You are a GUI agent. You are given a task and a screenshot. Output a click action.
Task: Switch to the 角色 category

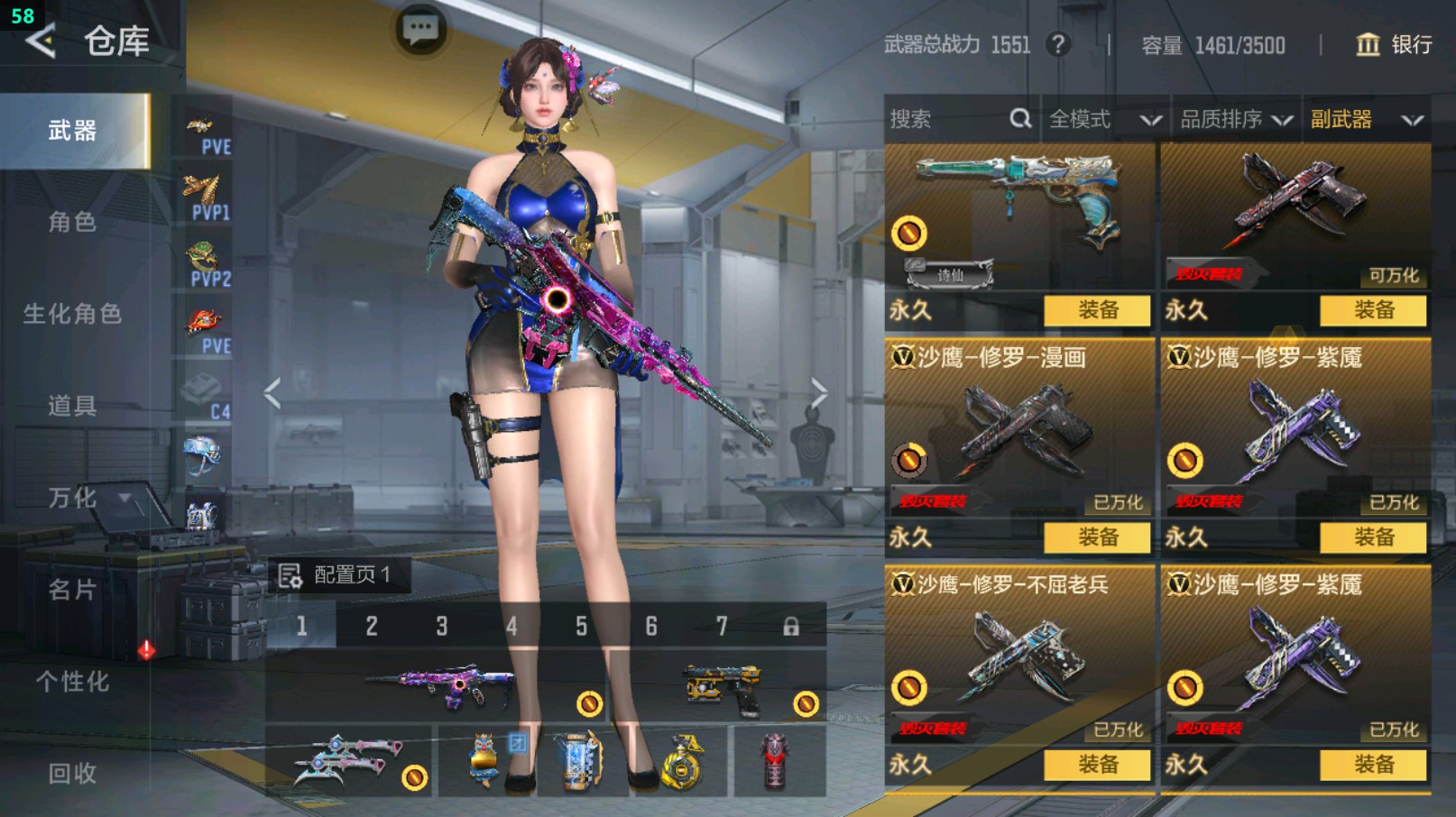[x=72, y=222]
